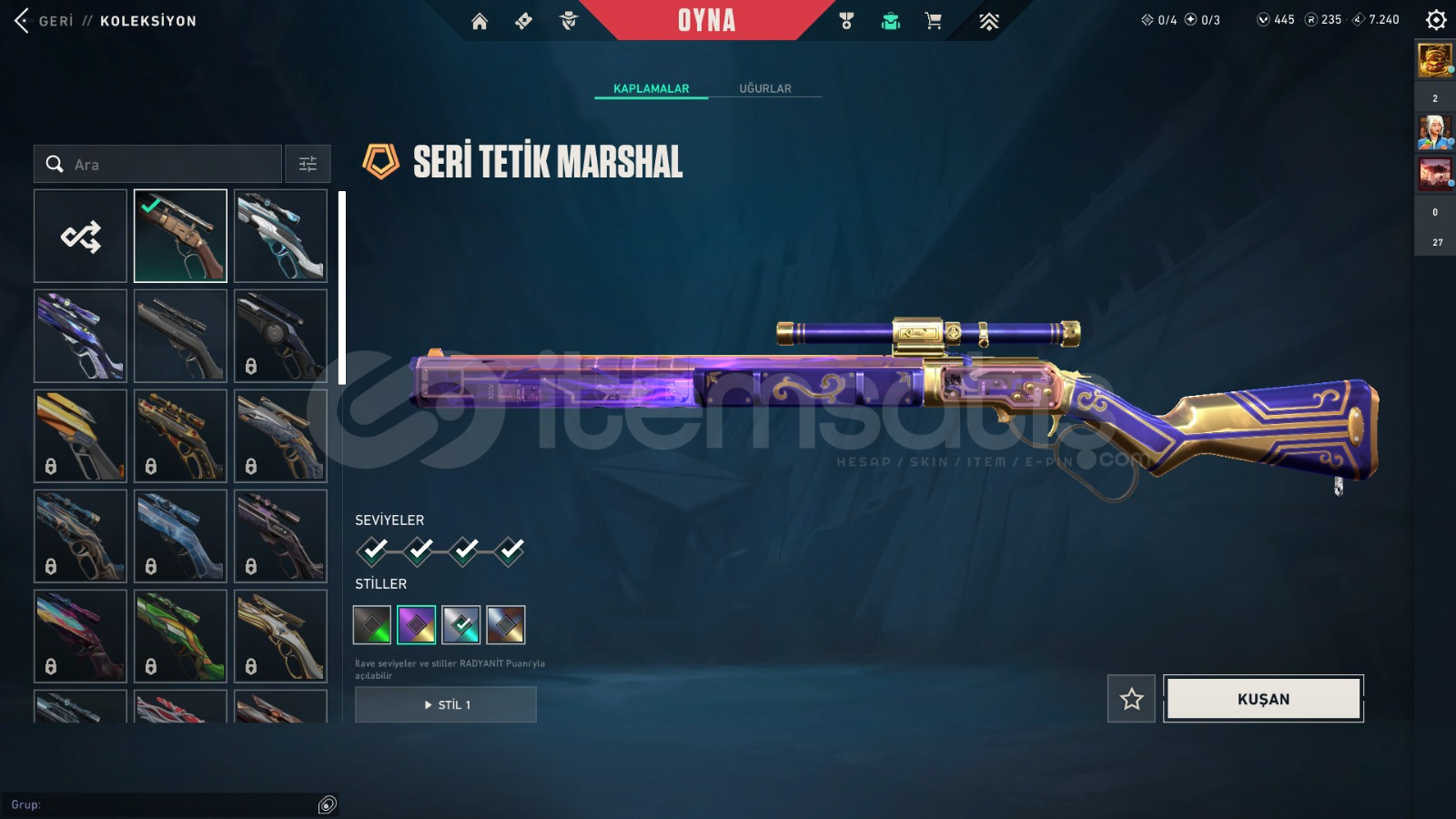This screenshot has width=1456, height=819.
Task: Open settings with the gear icon
Action: click(x=1436, y=20)
